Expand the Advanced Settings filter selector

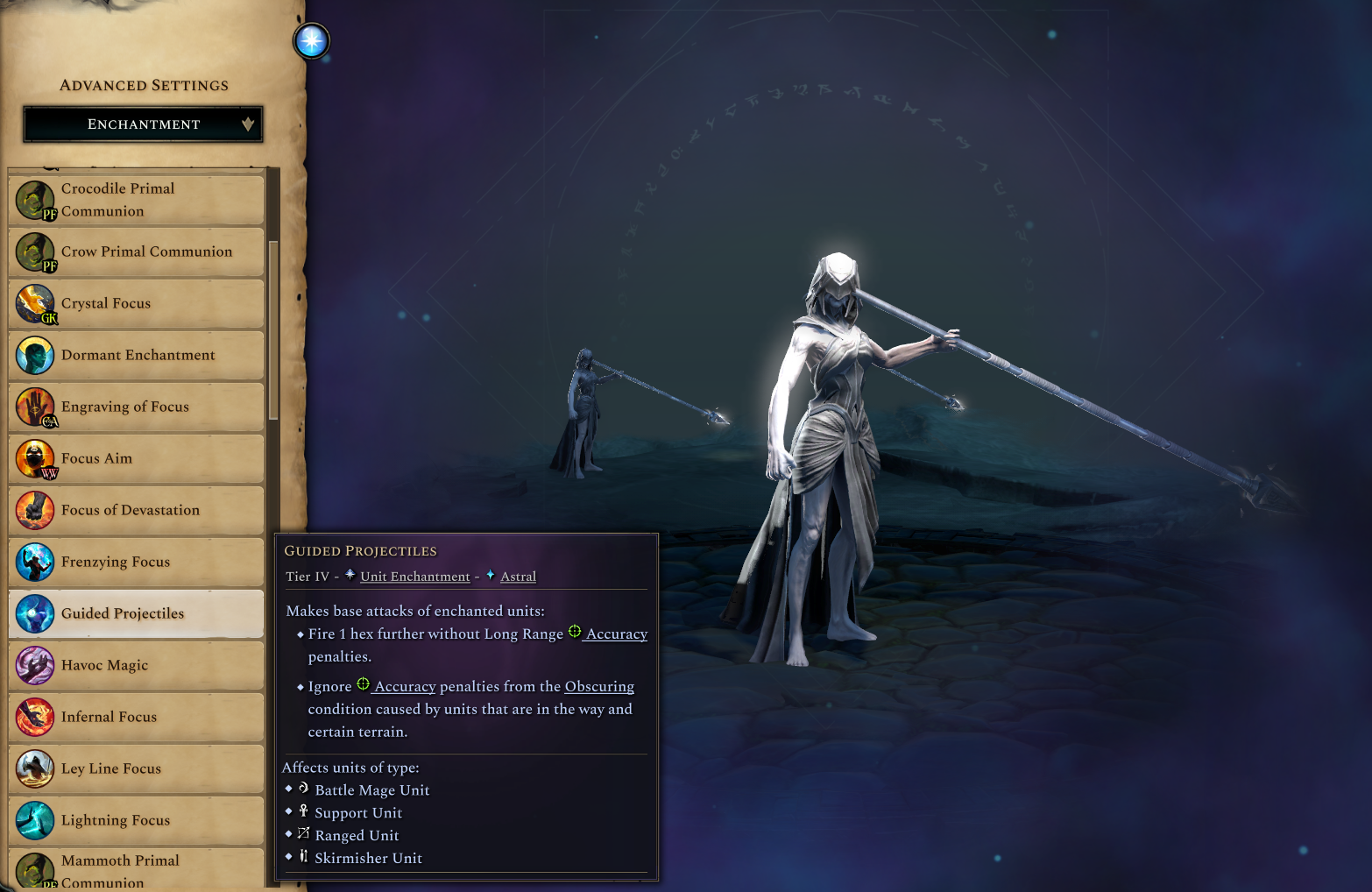click(143, 124)
